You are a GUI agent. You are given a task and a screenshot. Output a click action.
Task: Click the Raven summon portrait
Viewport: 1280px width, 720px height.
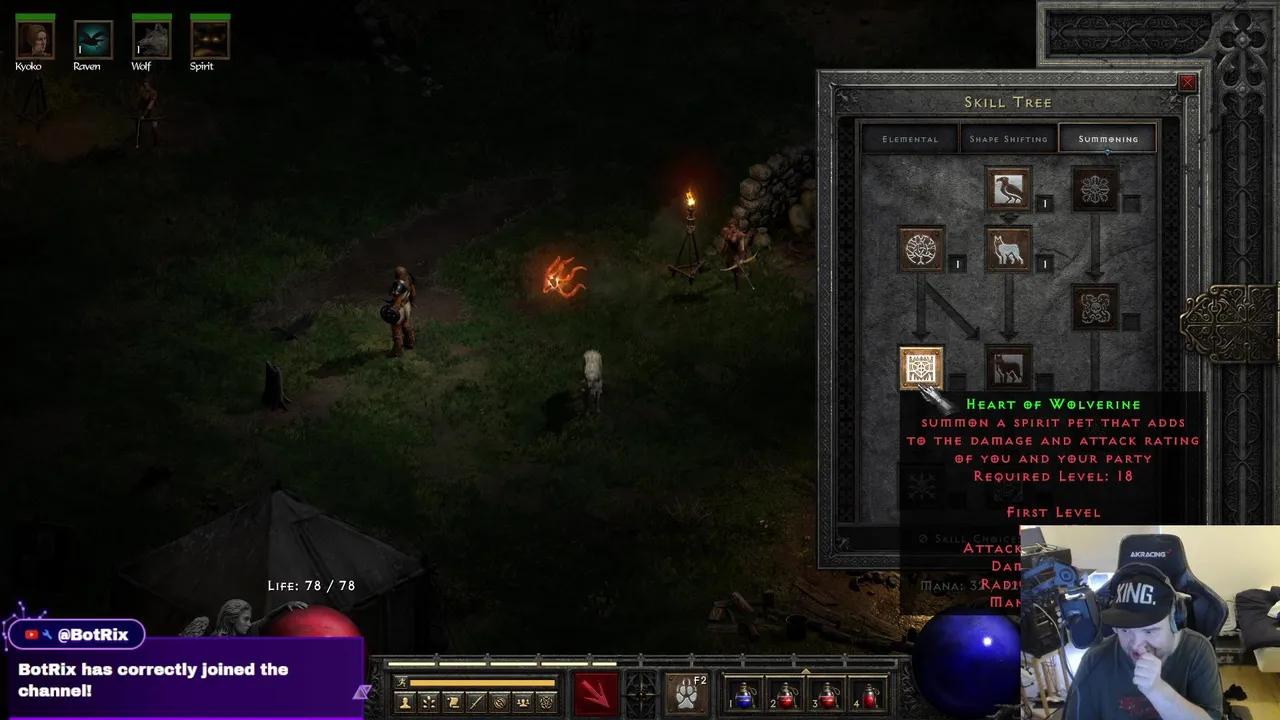pyautogui.click(x=93, y=40)
